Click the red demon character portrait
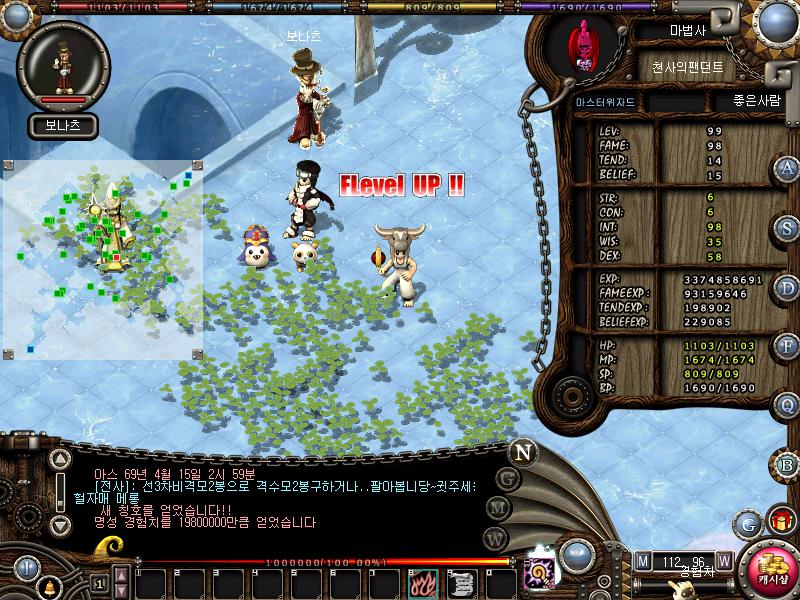 [x=581, y=46]
